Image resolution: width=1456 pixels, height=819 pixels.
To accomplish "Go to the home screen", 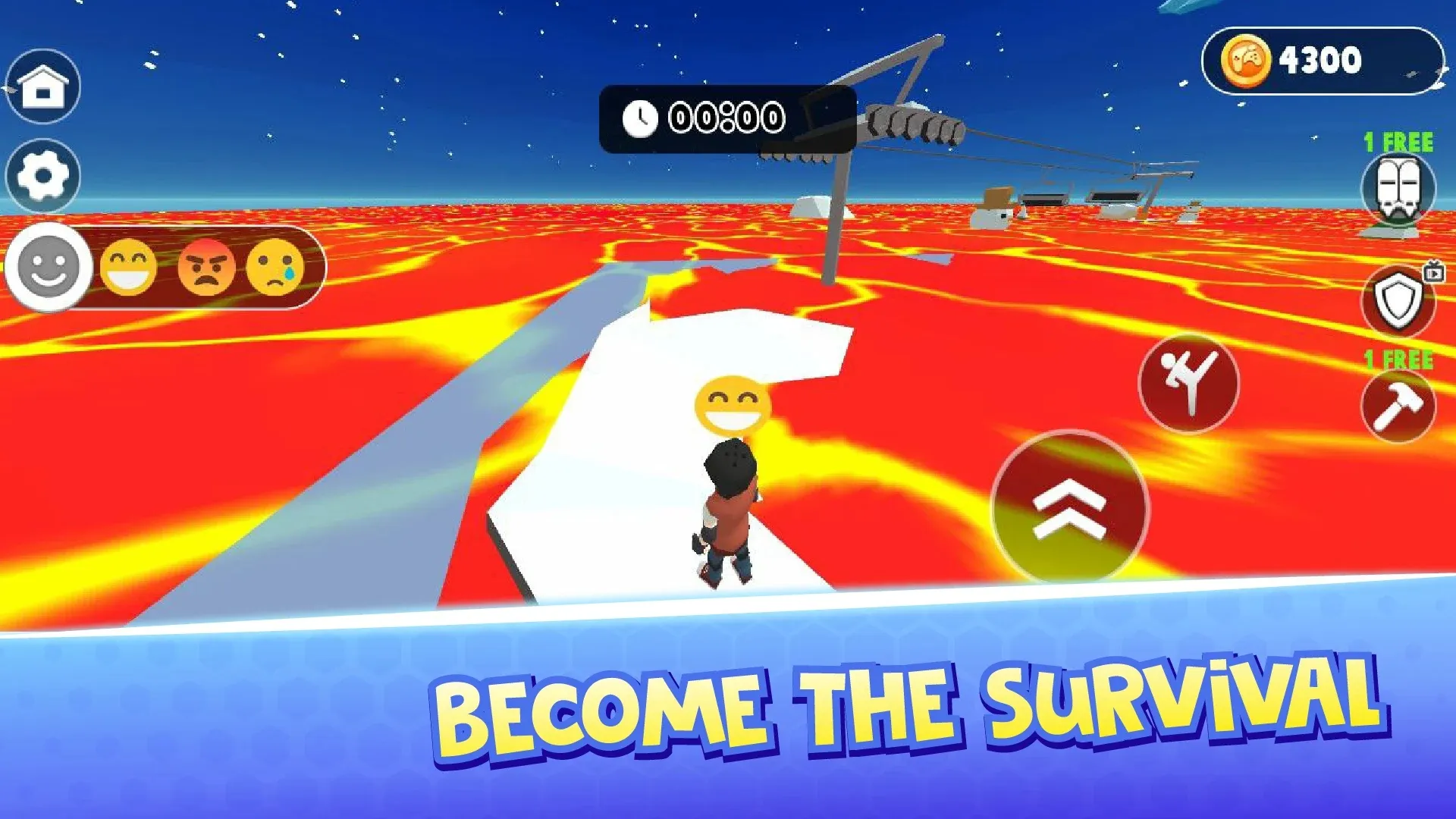I will click(43, 86).
